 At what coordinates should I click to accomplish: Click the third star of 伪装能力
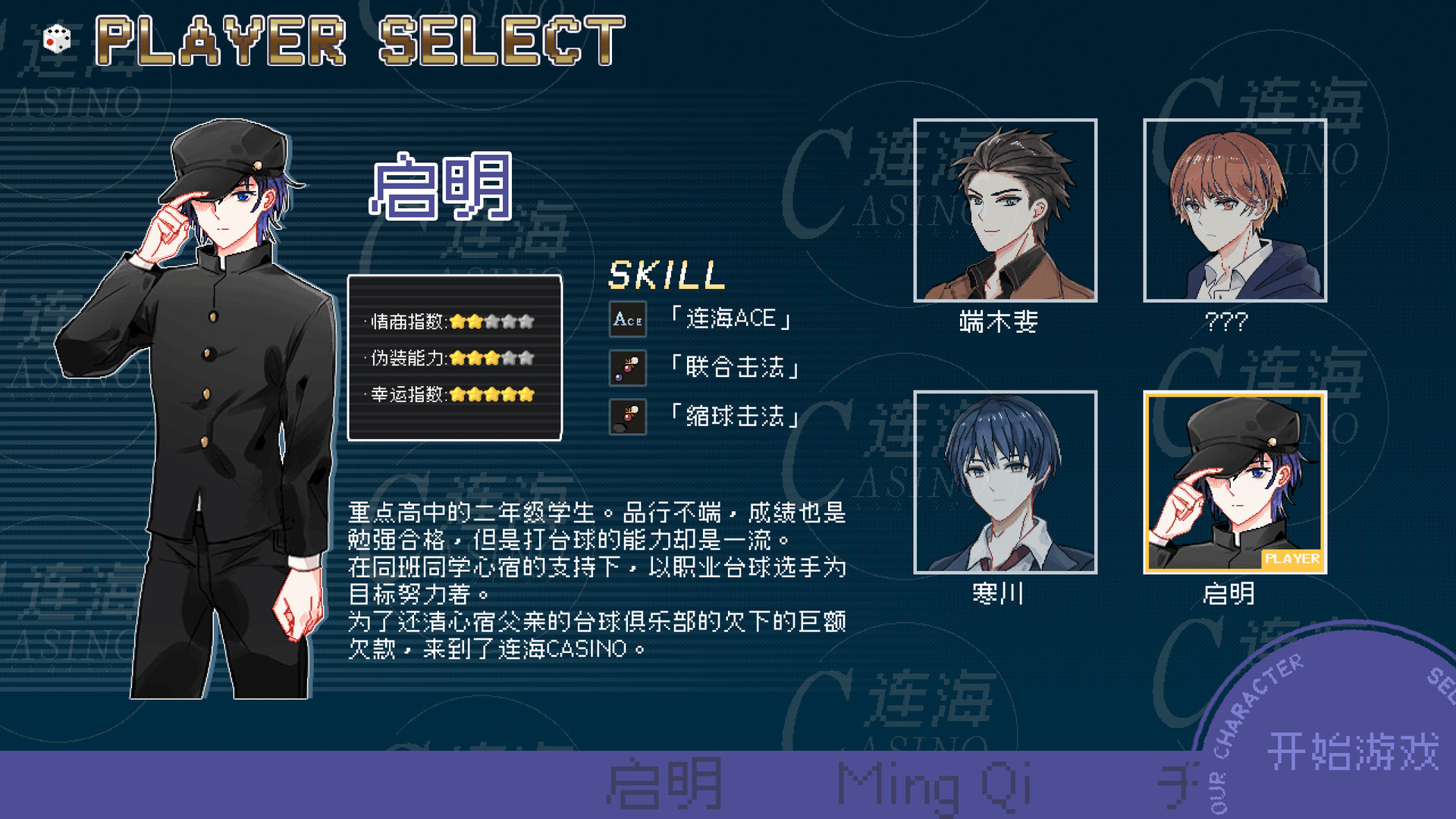(494, 358)
